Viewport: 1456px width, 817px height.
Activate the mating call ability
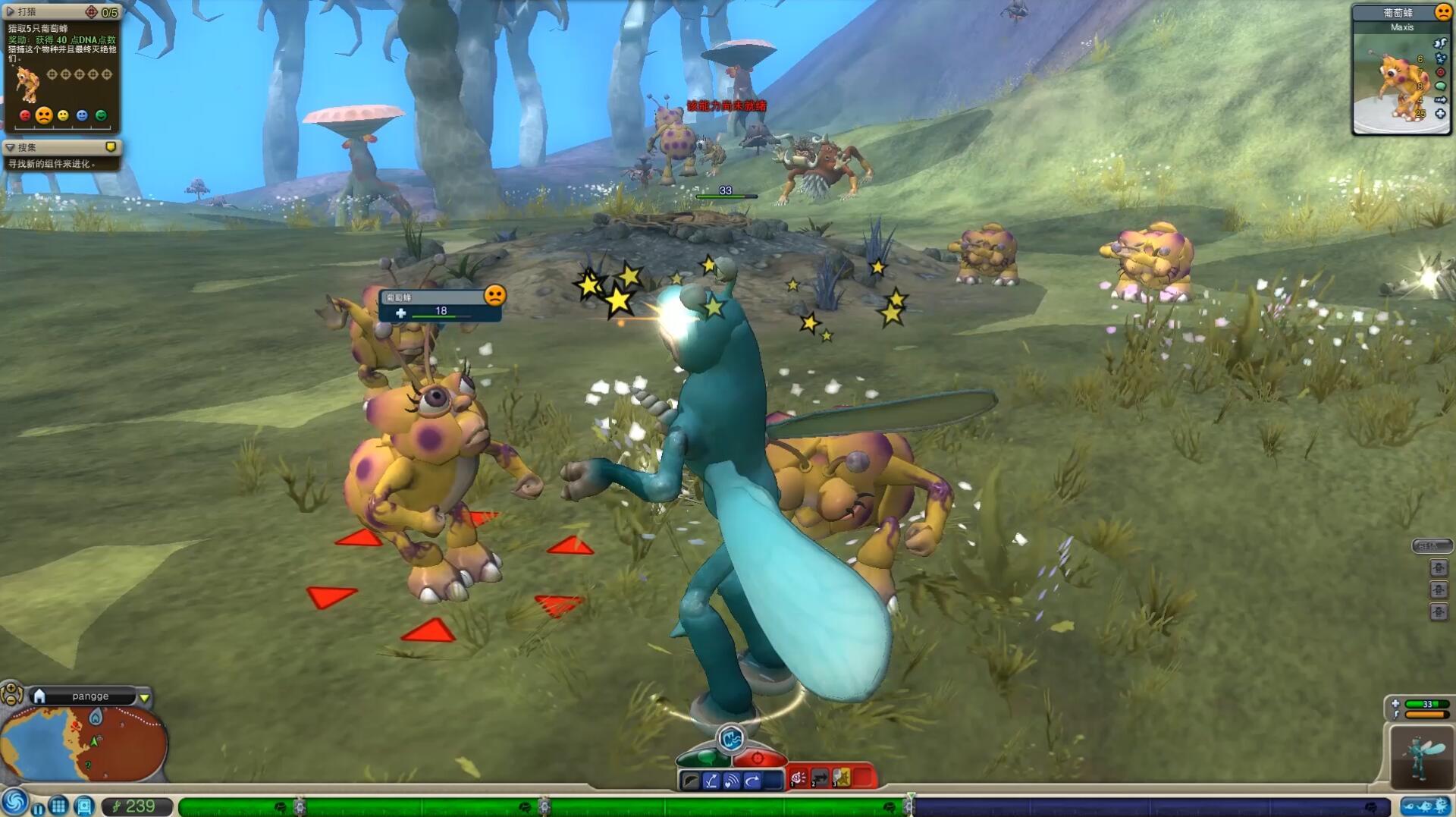(732, 781)
